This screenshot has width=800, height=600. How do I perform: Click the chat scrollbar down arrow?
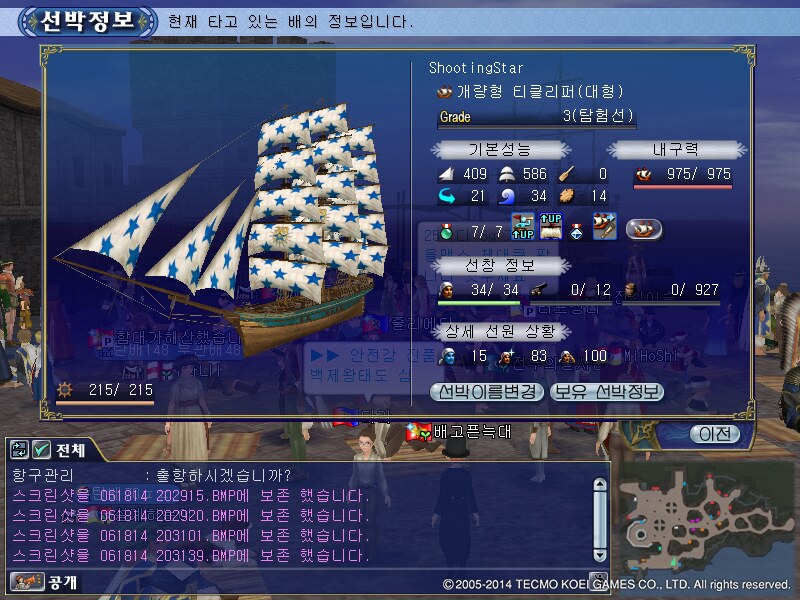pos(599,558)
